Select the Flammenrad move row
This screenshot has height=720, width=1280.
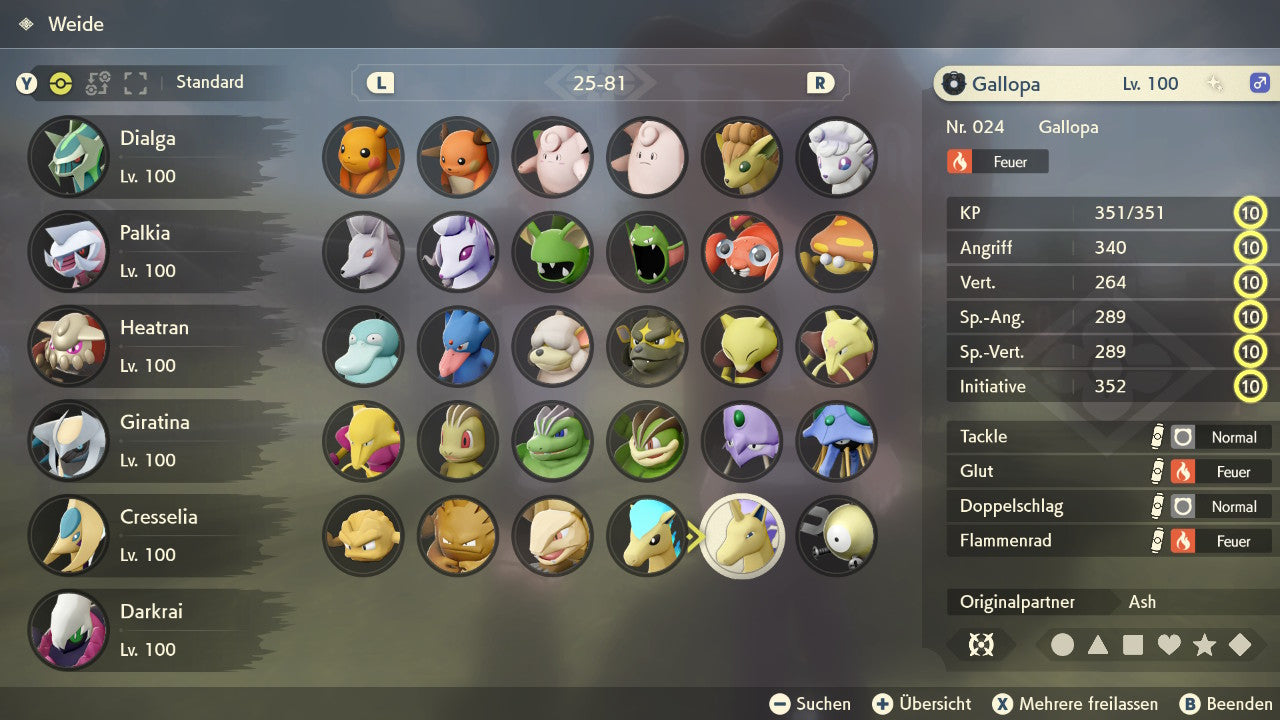1110,541
